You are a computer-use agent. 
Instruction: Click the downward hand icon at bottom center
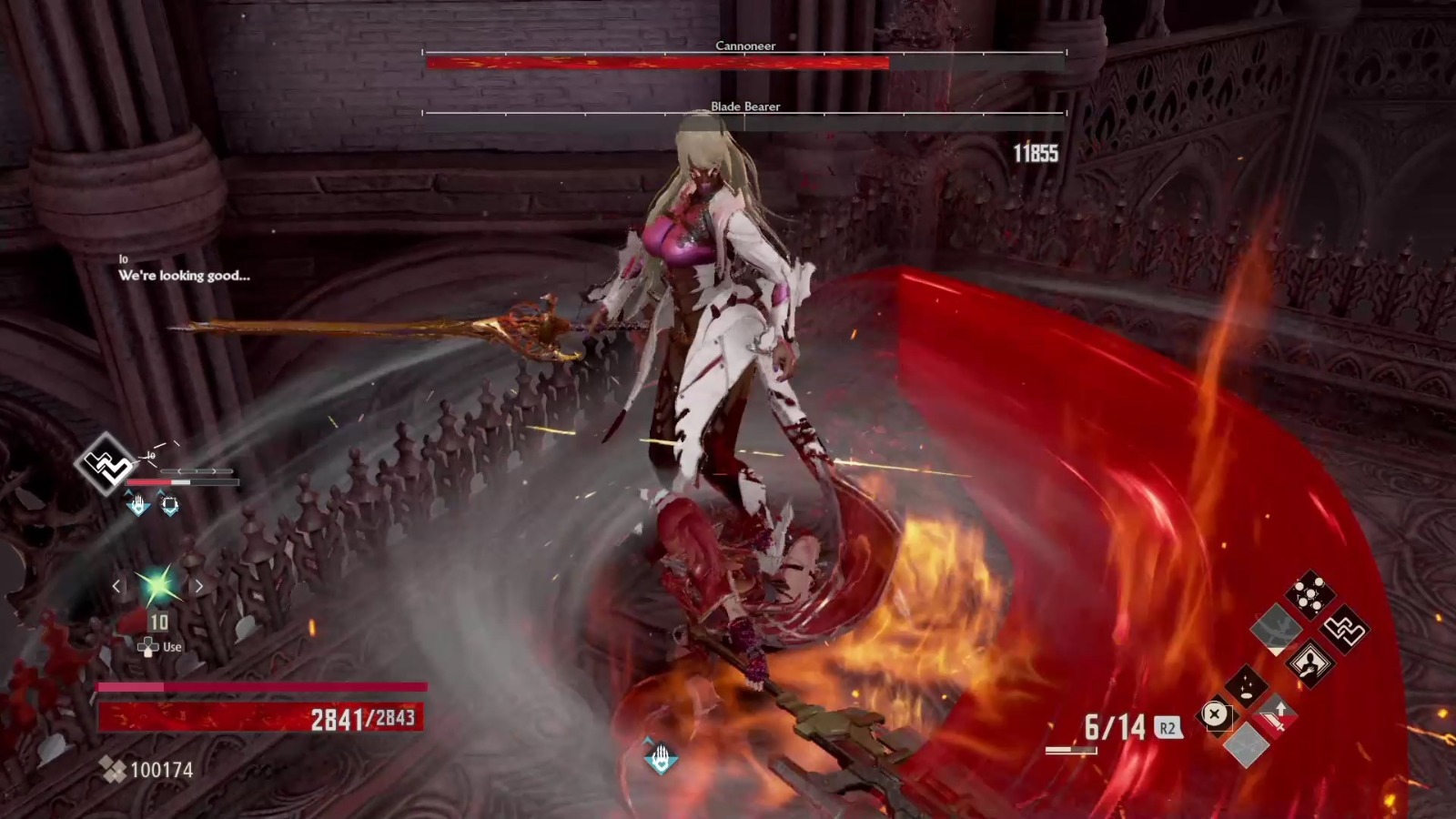(x=661, y=754)
